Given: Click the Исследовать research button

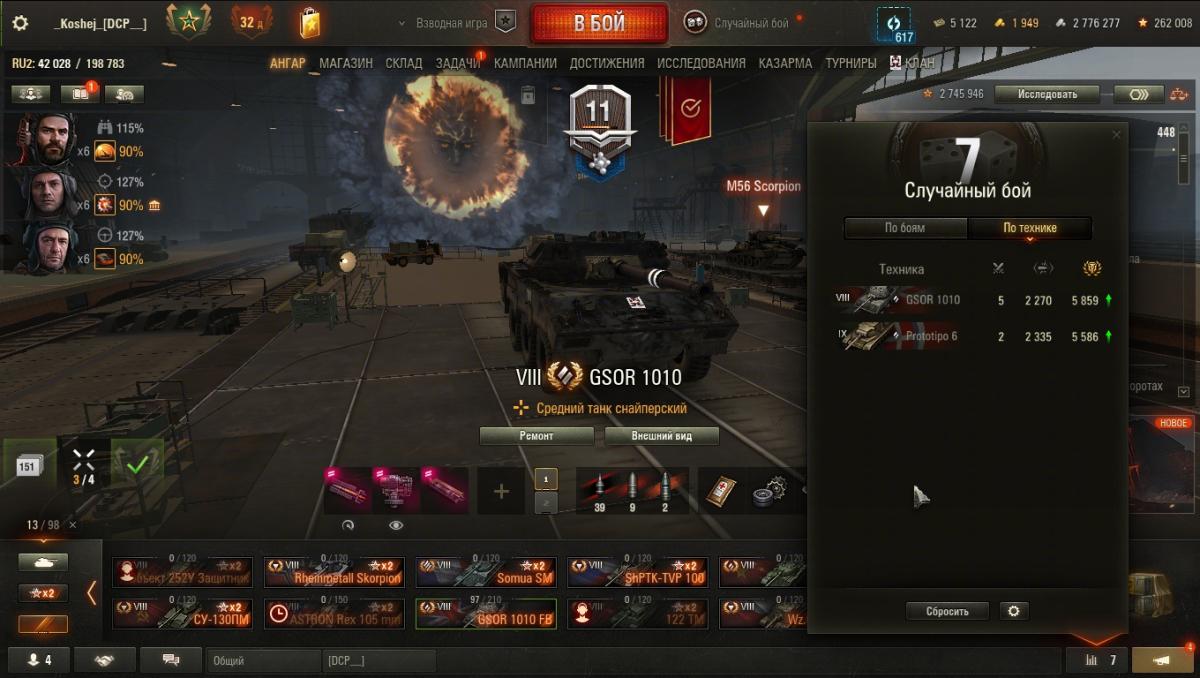Looking at the screenshot, I should click(1047, 94).
